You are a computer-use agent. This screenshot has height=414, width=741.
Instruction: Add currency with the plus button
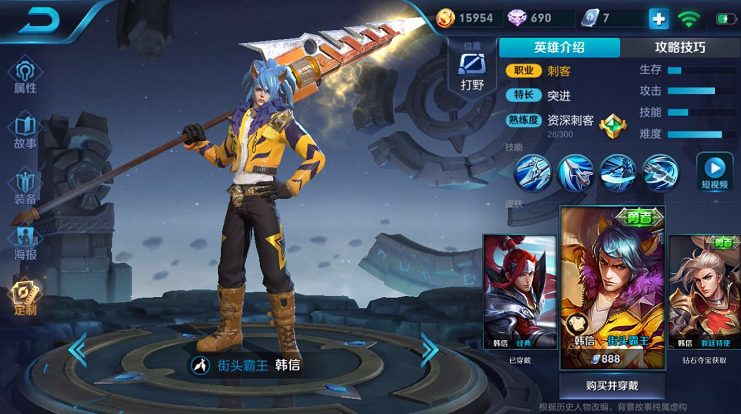(658, 18)
